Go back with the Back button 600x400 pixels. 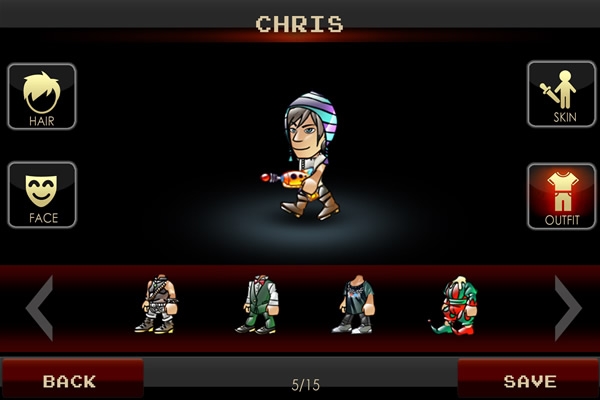coord(71,380)
